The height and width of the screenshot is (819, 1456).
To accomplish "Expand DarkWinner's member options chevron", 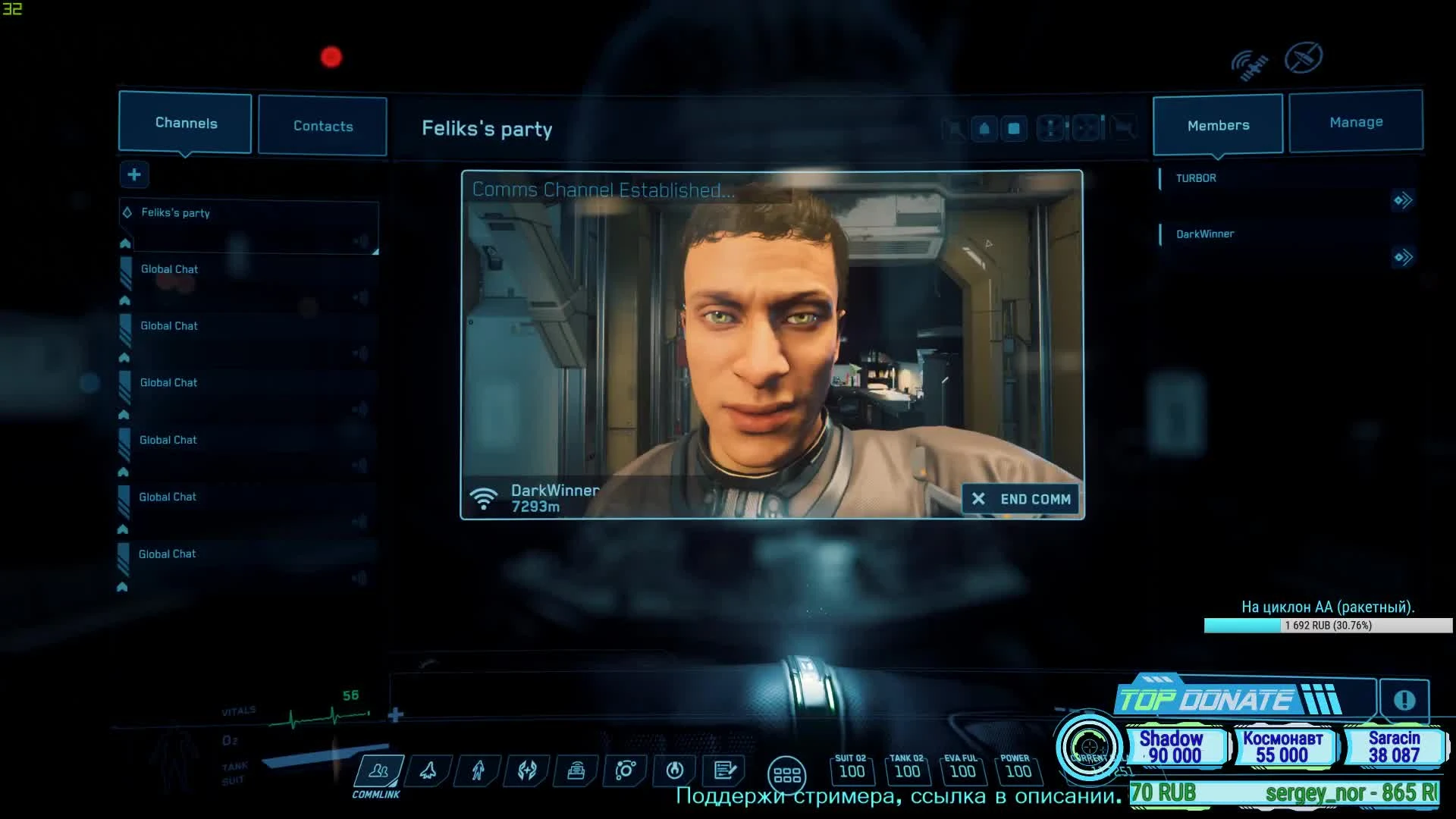I will click(x=1404, y=256).
